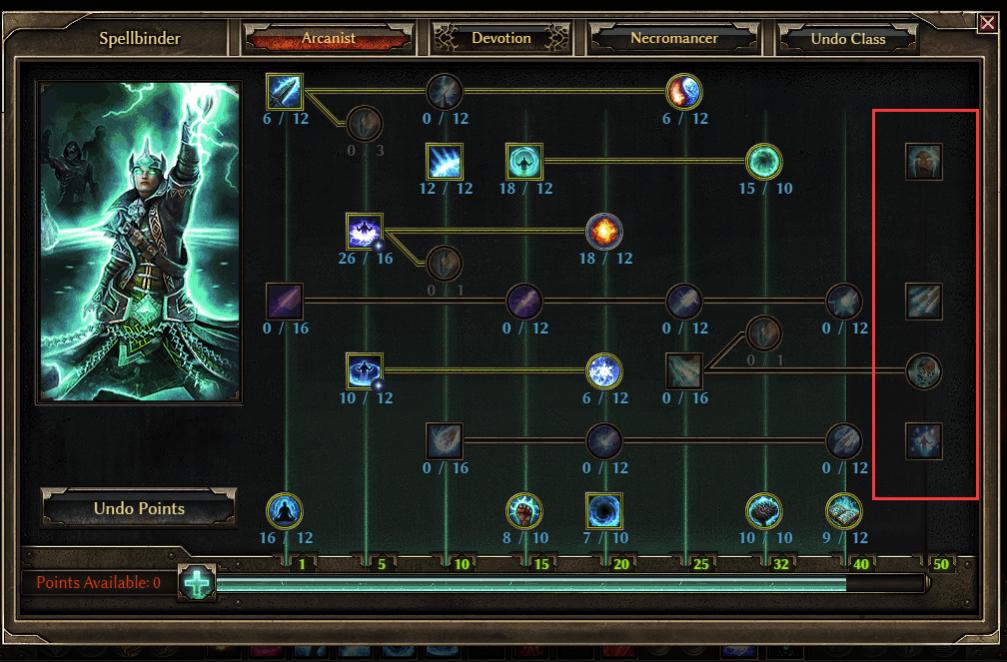Choose the glowing fist skill at 8/10
1007x662 pixels.
(x=524, y=511)
